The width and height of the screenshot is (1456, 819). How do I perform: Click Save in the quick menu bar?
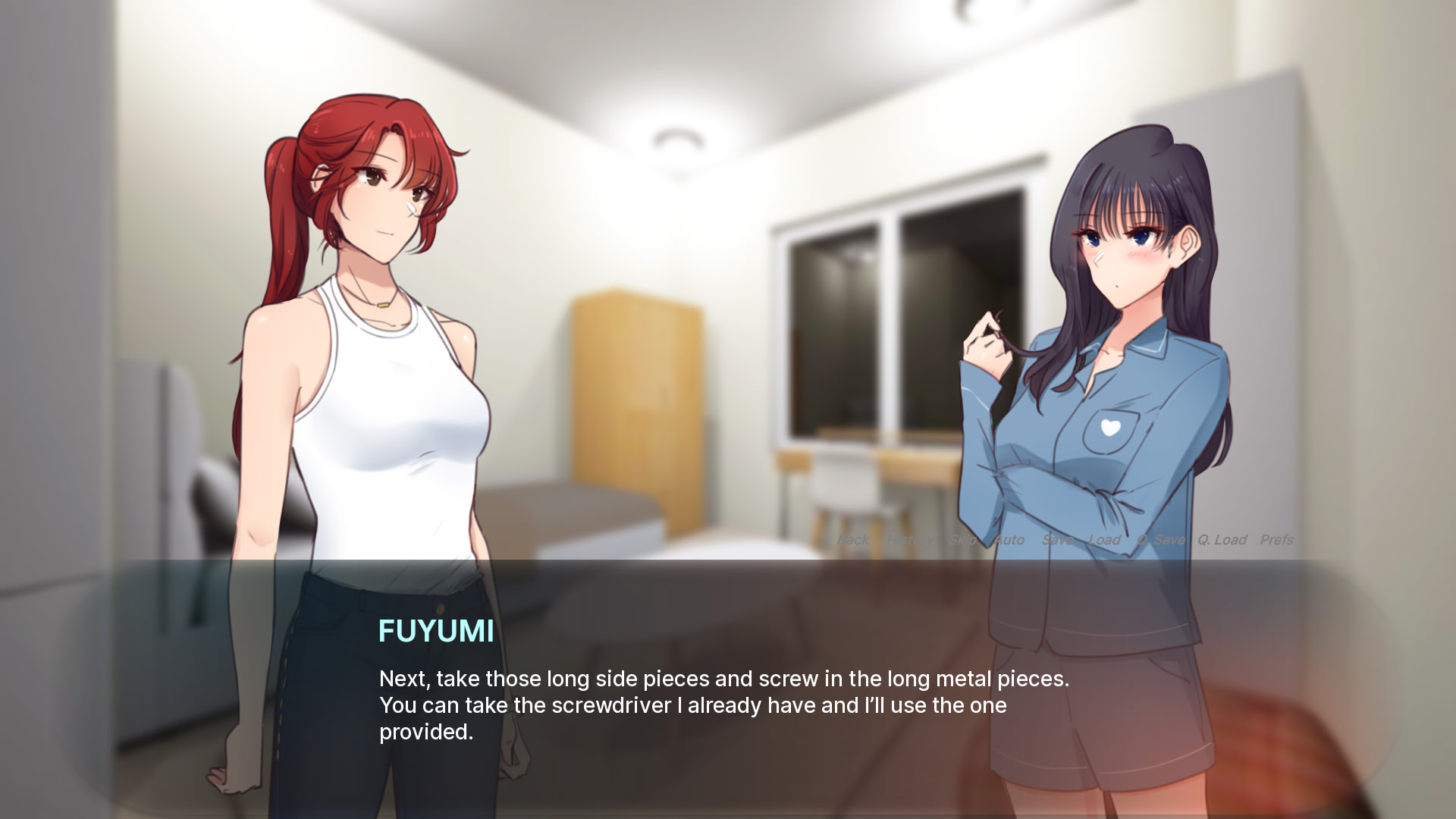pyautogui.click(x=1059, y=540)
